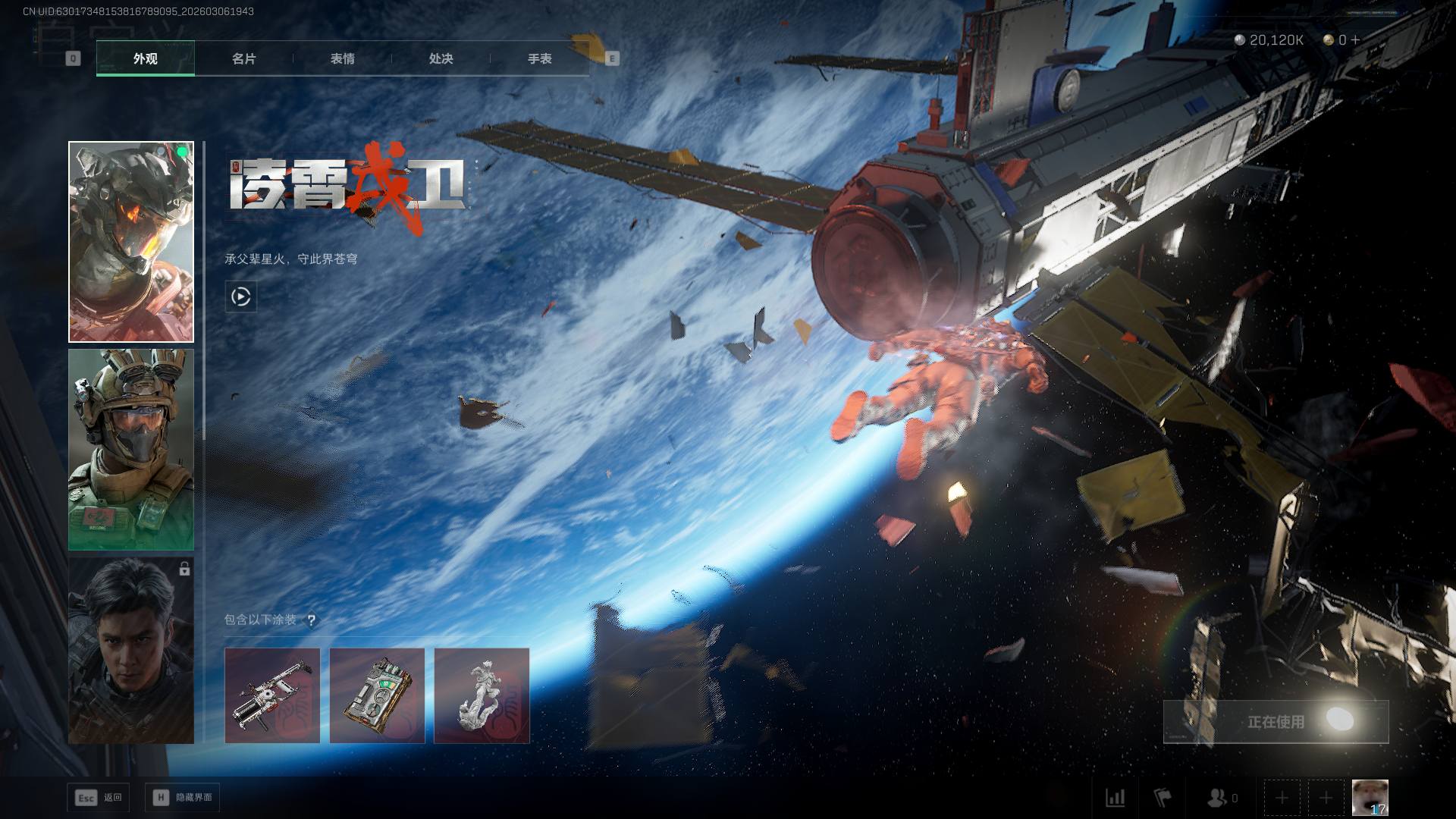This screenshot has width=1456, height=819.
Task: View the armored case skin item
Action: [x=377, y=695]
